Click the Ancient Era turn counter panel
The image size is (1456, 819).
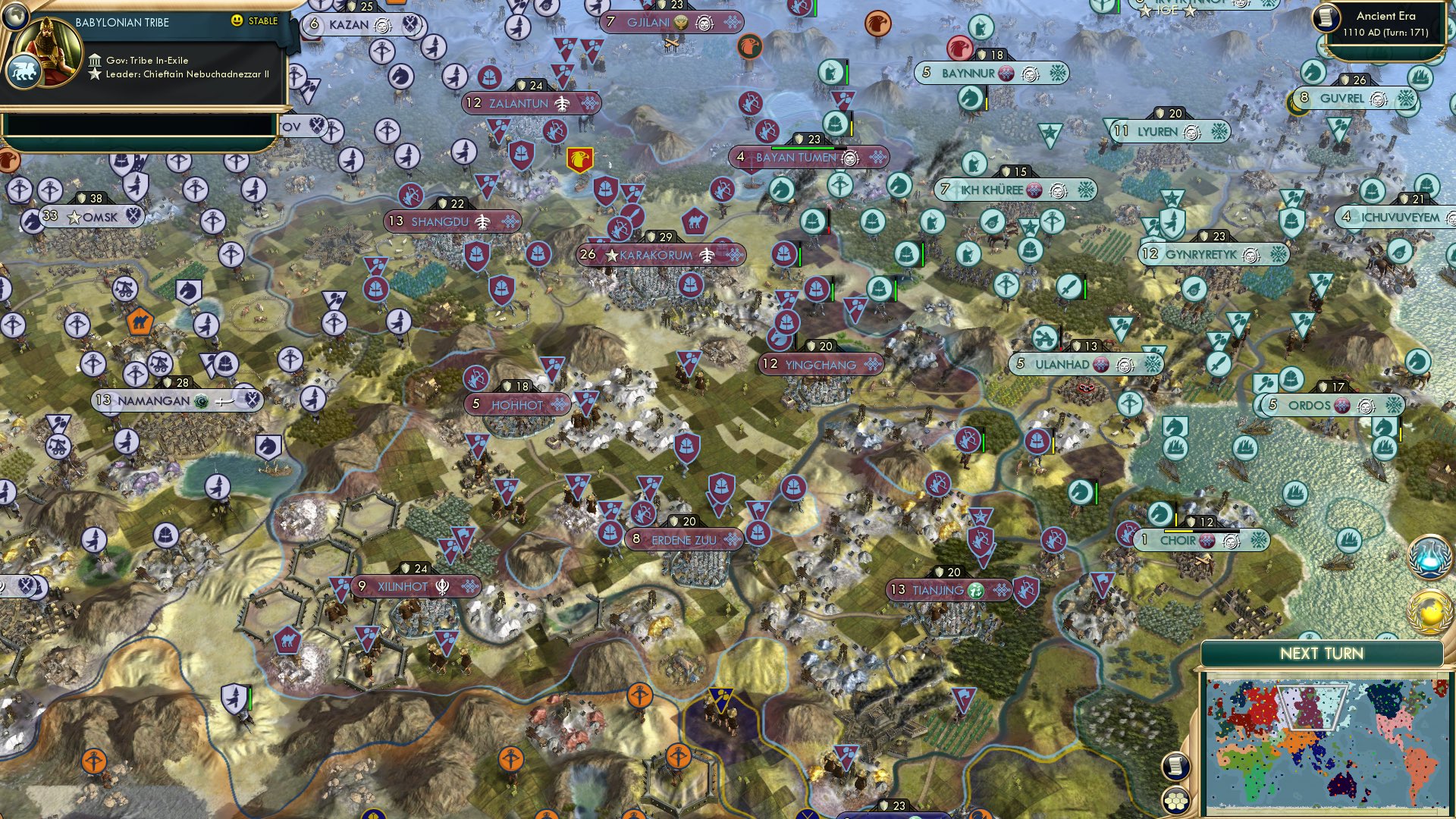(x=1388, y=25)
